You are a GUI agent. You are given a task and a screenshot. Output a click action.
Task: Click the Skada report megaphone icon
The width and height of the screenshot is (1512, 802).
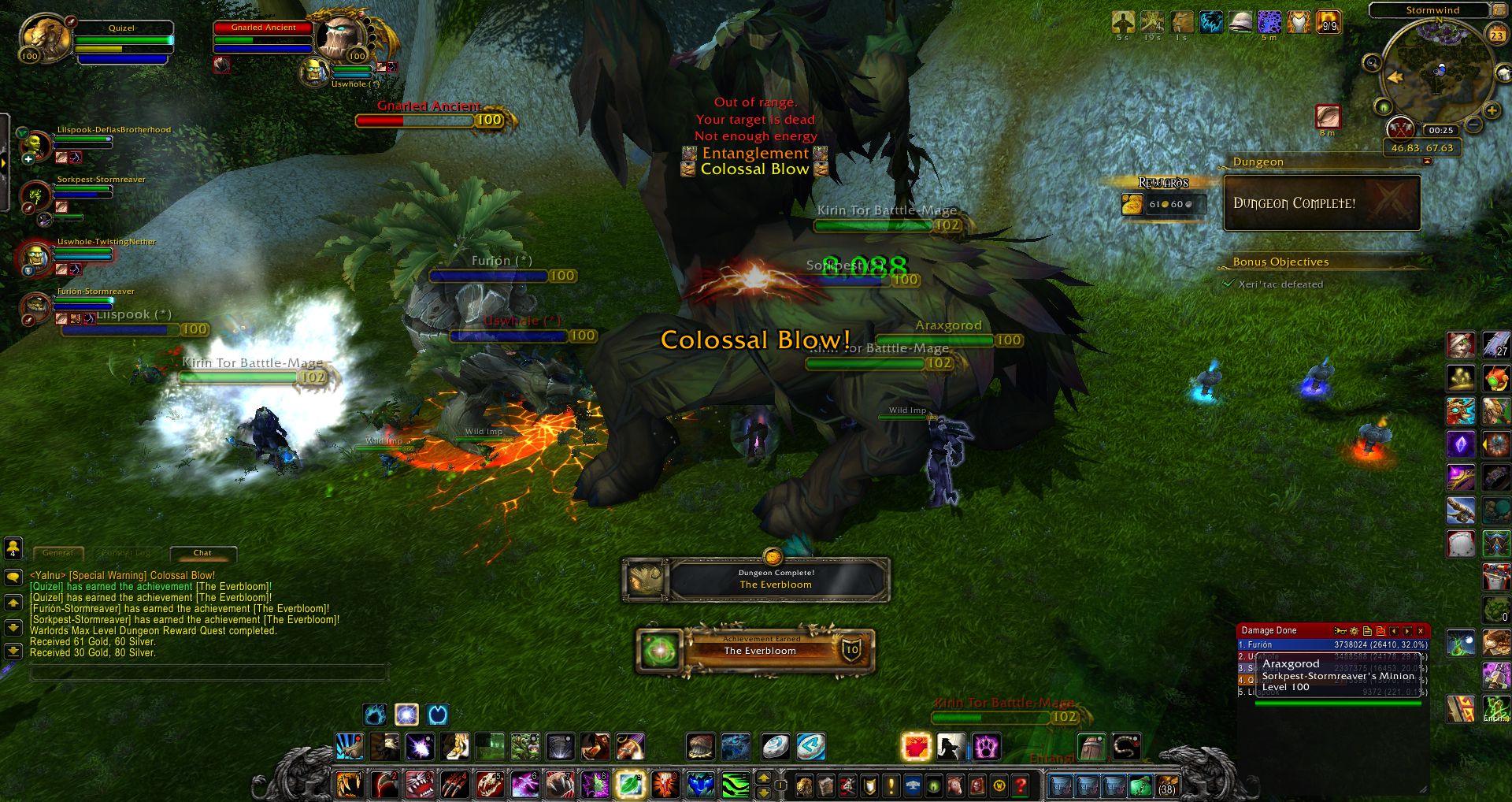1340,631
